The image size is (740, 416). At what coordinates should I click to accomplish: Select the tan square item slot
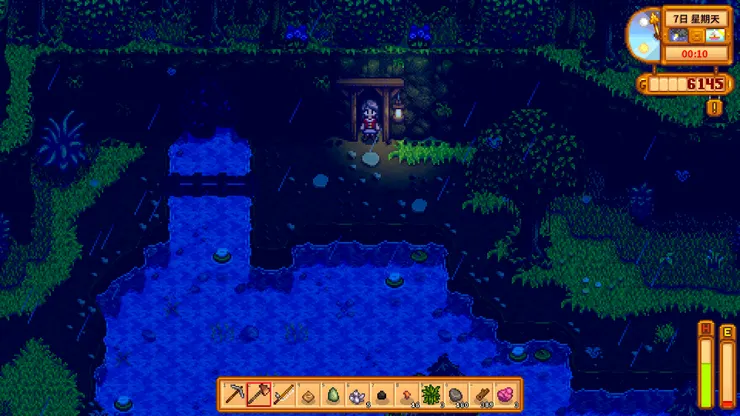[307, 394]
